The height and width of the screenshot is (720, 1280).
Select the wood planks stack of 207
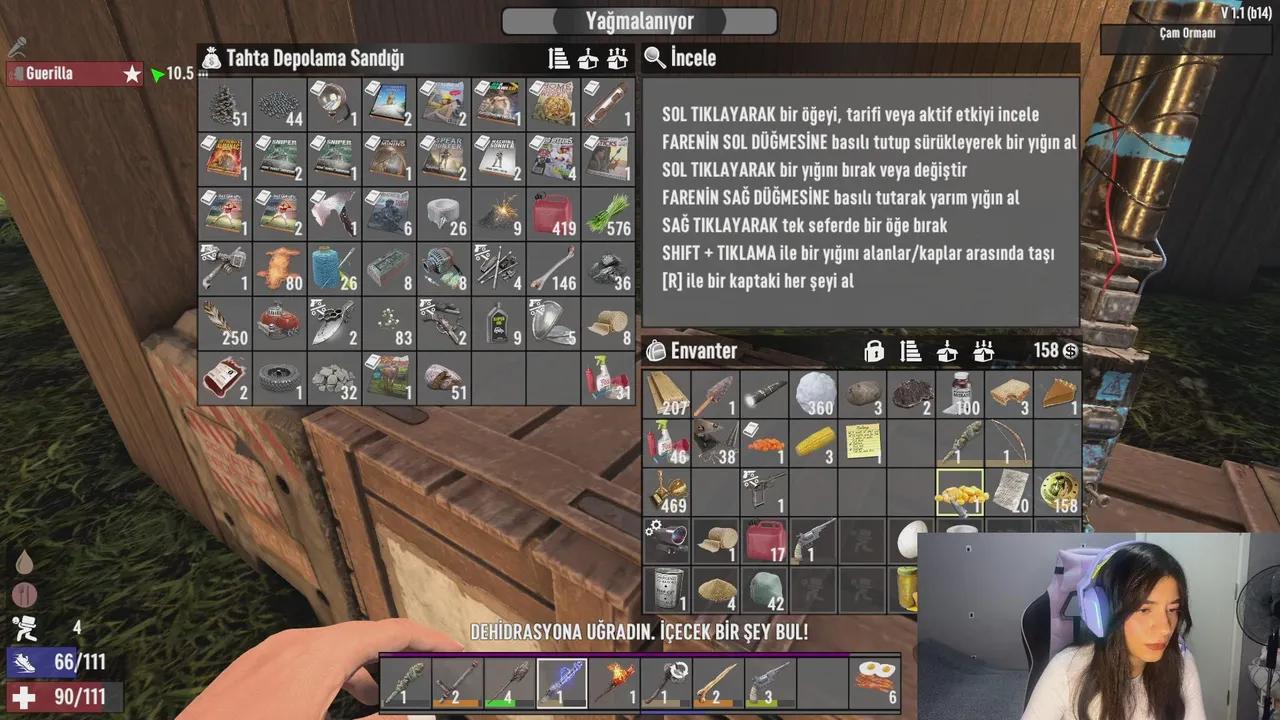666,394
